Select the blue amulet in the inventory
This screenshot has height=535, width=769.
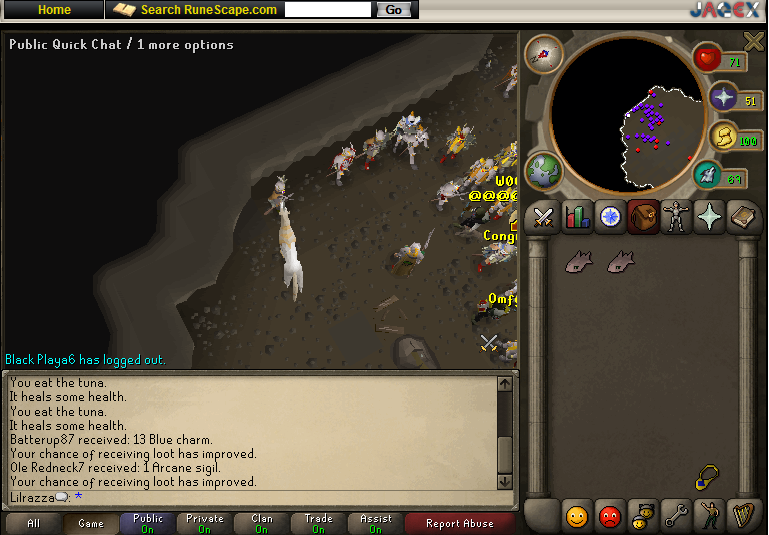708,477
